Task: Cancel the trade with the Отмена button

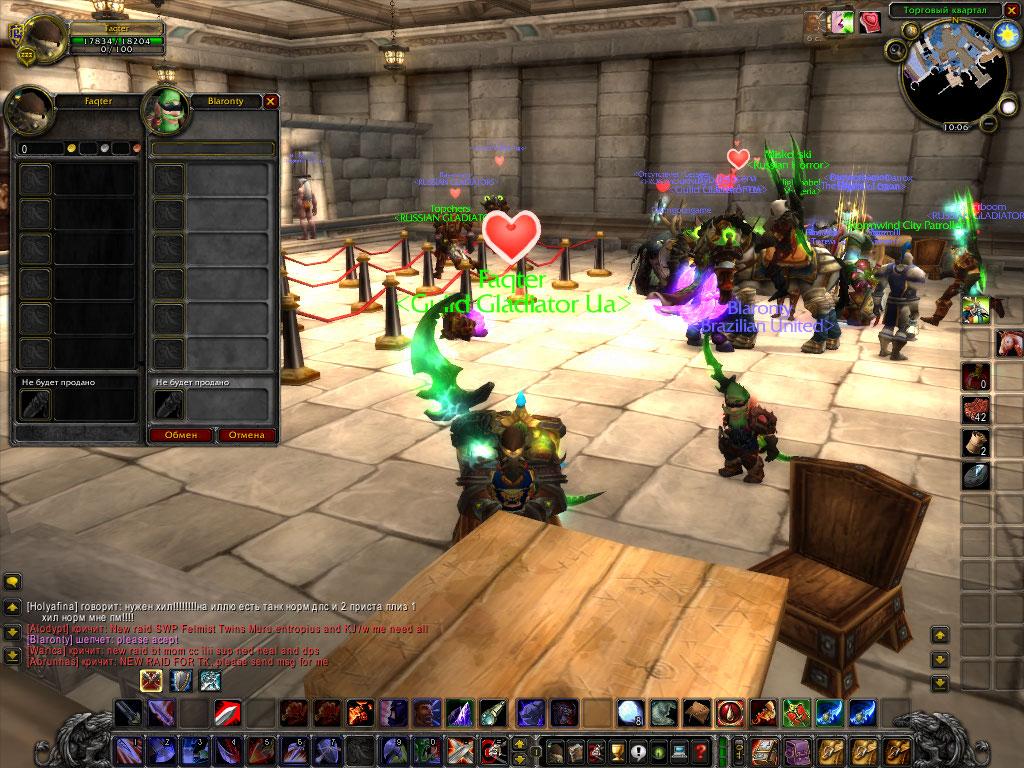Action: coord(246,435)
